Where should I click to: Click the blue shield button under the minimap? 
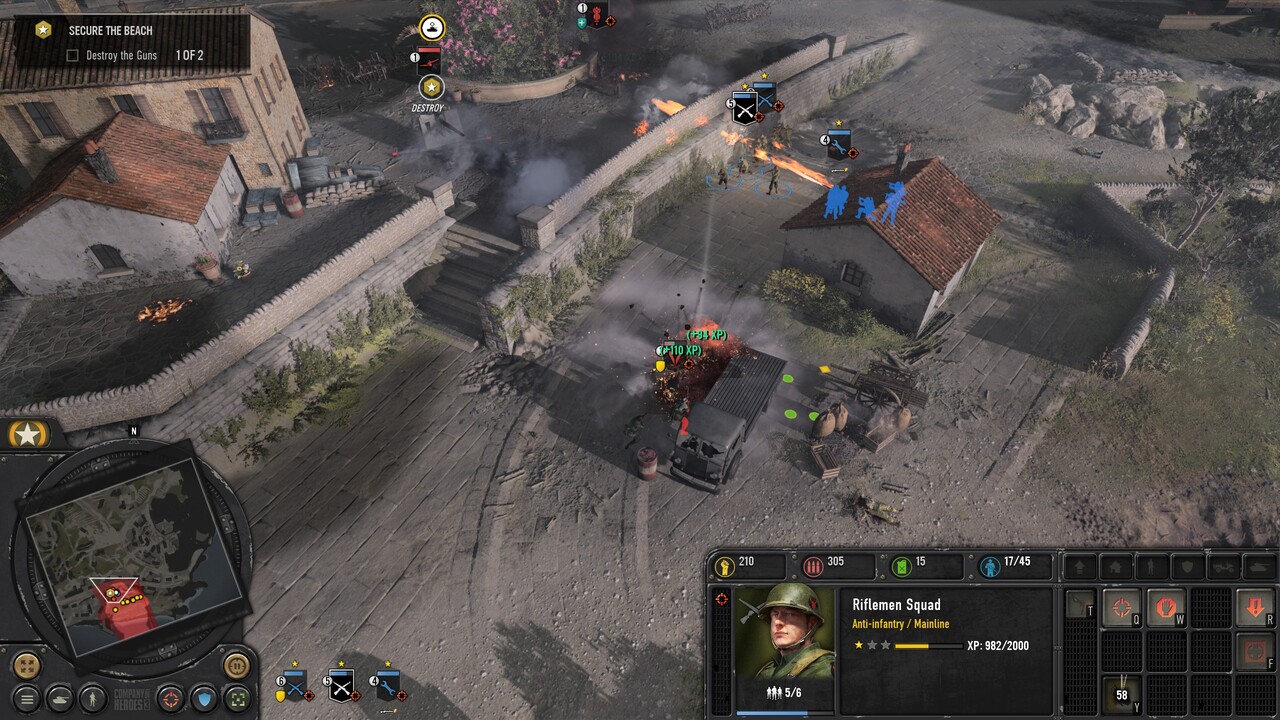tap(204, 698)
